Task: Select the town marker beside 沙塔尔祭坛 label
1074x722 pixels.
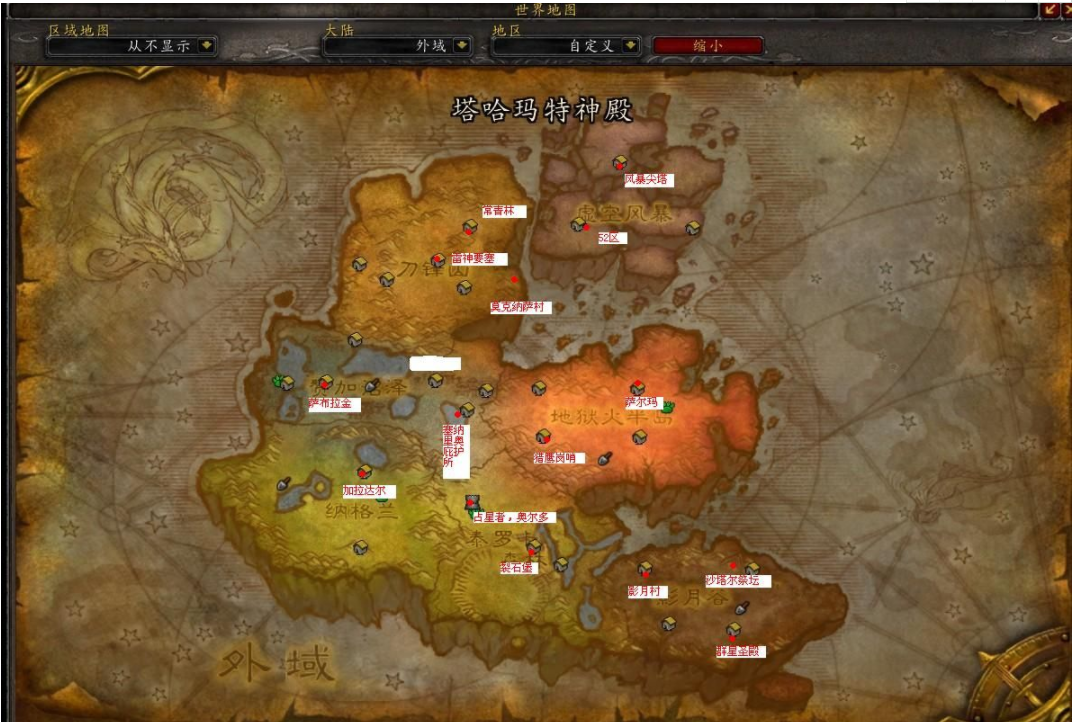Action: tap(752, 569)
